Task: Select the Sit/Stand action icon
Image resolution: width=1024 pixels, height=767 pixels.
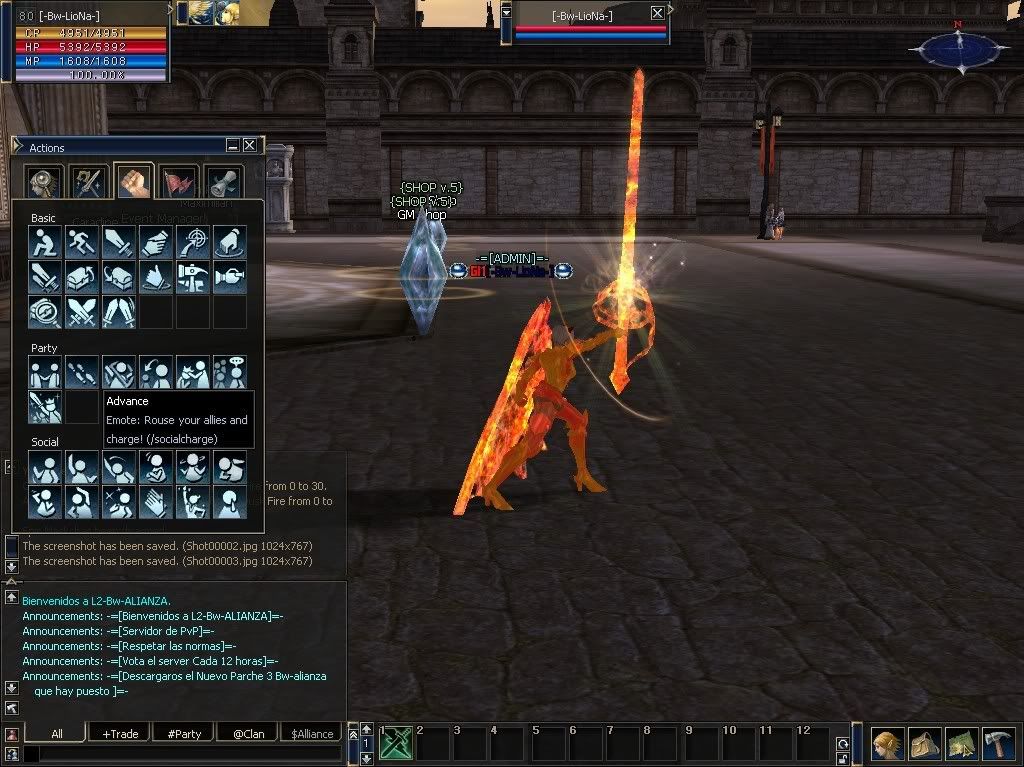Action: pos(45,242)
